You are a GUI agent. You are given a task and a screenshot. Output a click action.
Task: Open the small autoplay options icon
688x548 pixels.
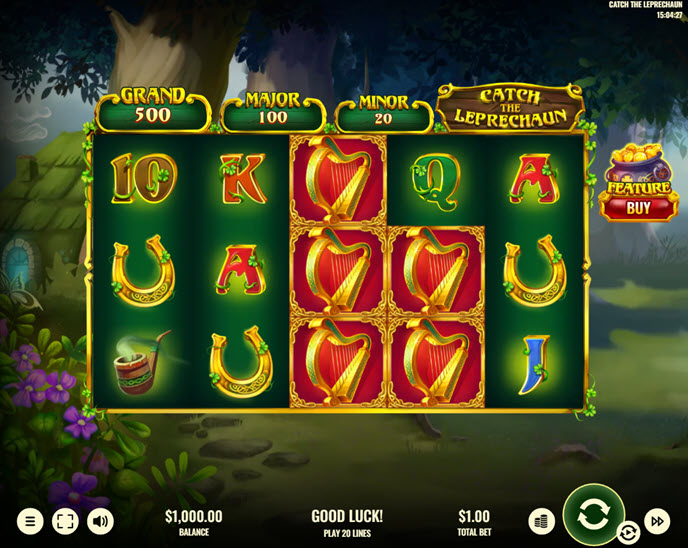tap(629, 532)
